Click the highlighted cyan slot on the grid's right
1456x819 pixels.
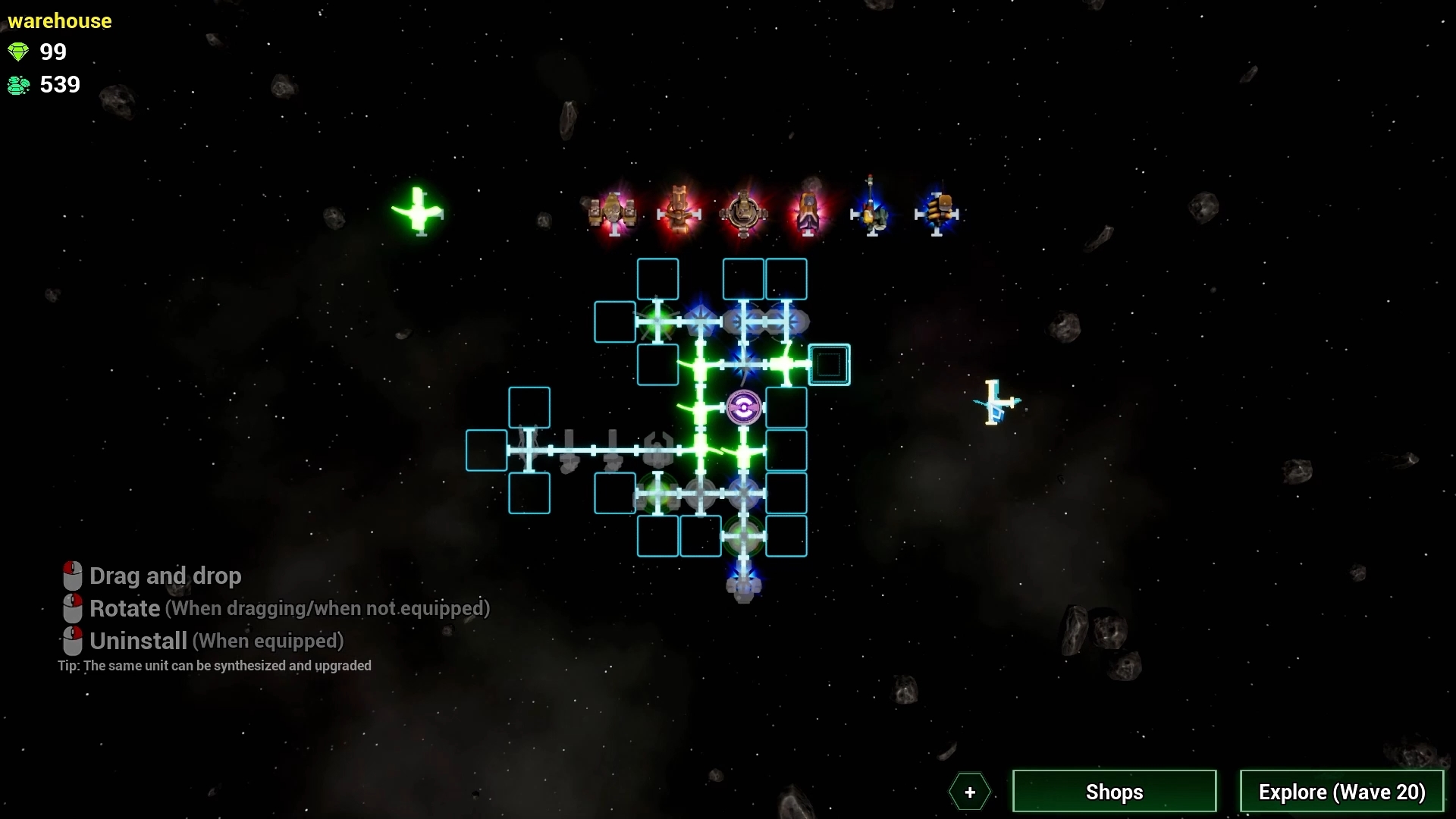(x=829, y=364)
